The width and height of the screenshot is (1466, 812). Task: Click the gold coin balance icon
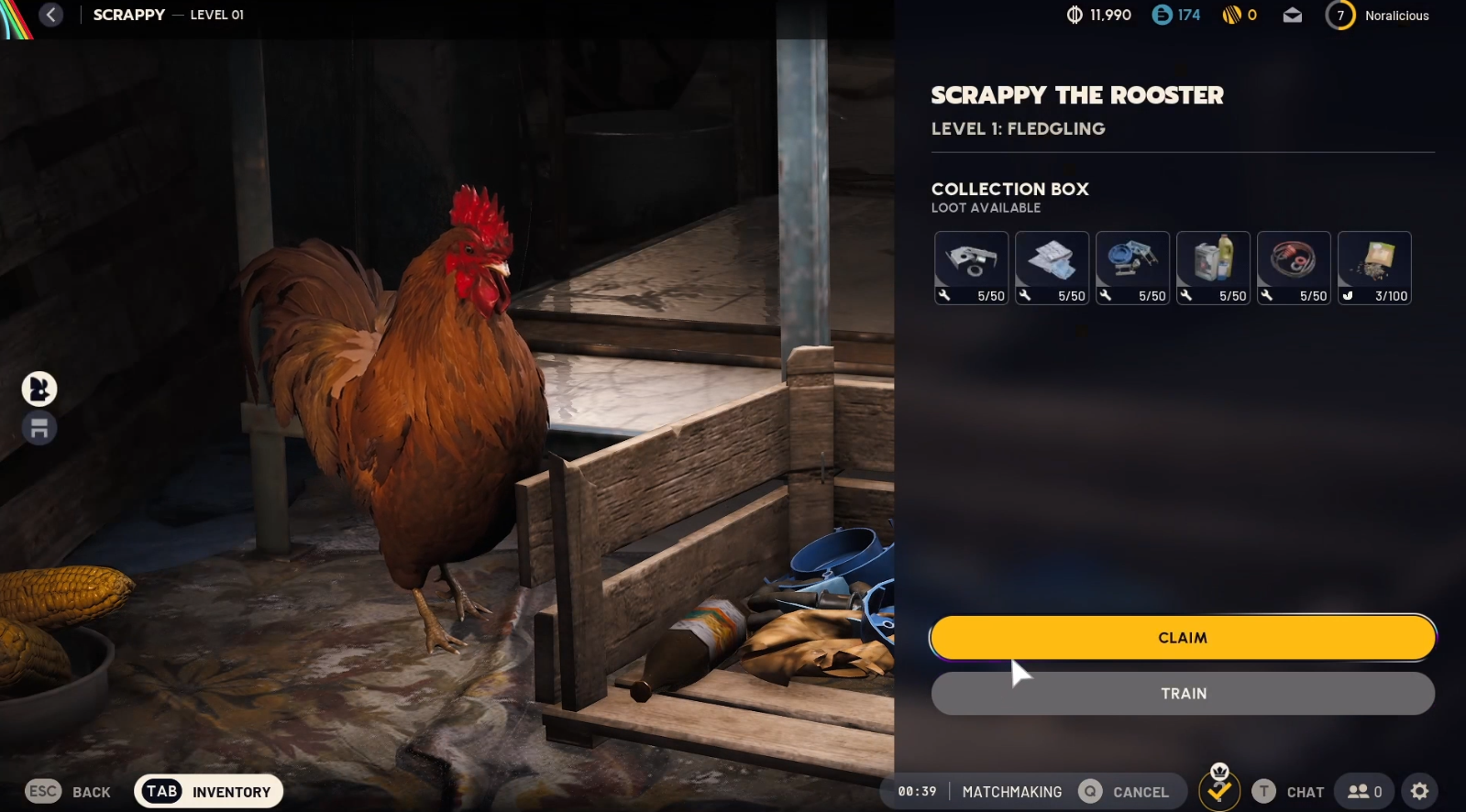tap(1230, 15)
